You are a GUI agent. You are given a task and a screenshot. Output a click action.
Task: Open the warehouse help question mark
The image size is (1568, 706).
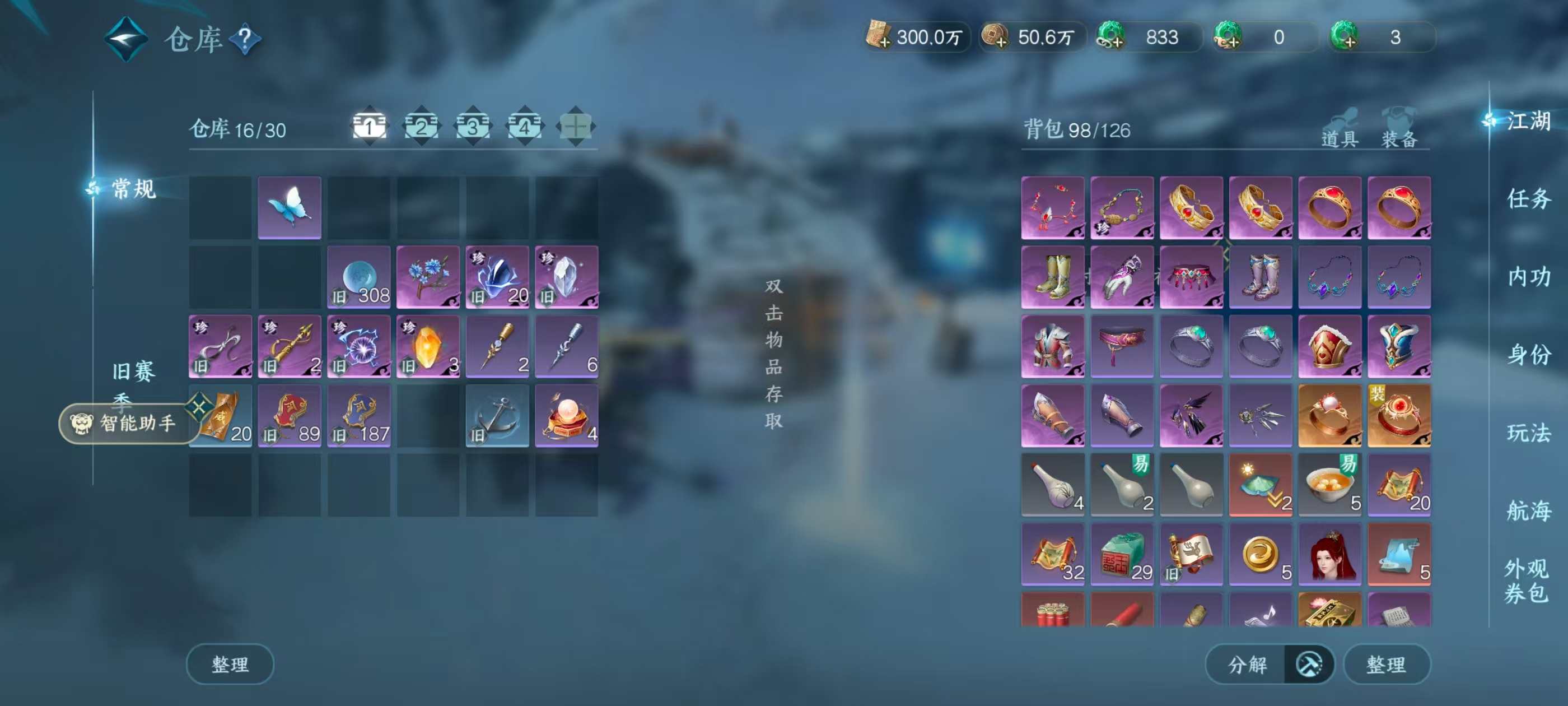coord(245,40)
